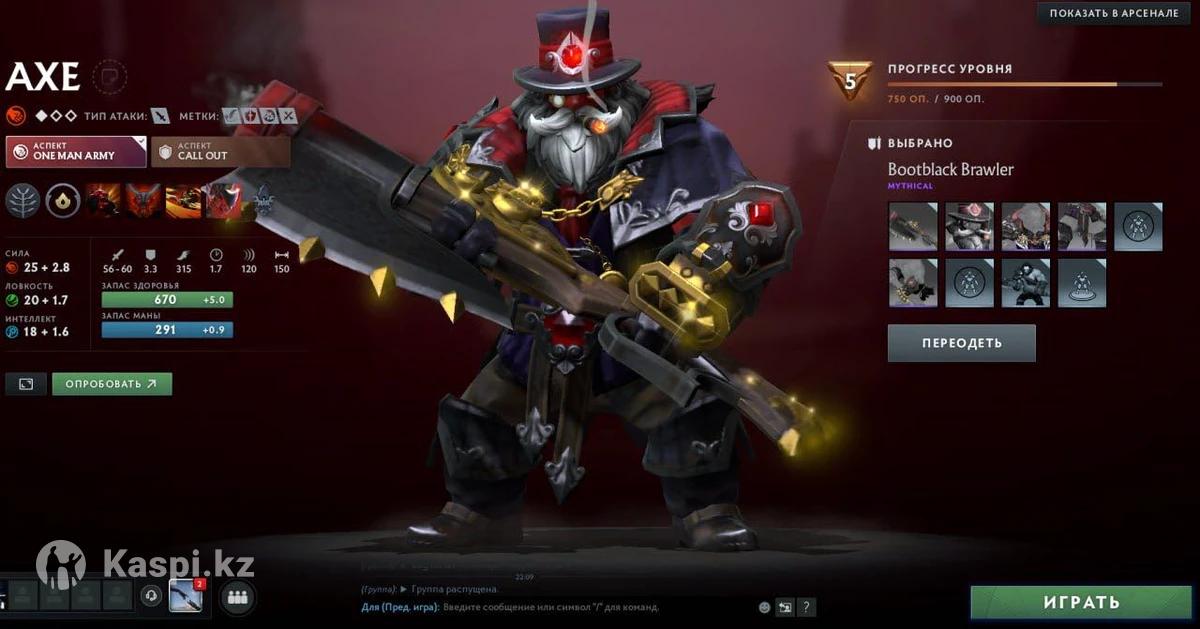Select the One Man Army aspect
The width and height of the screenshot is (1200, 629).
(75, 152)
